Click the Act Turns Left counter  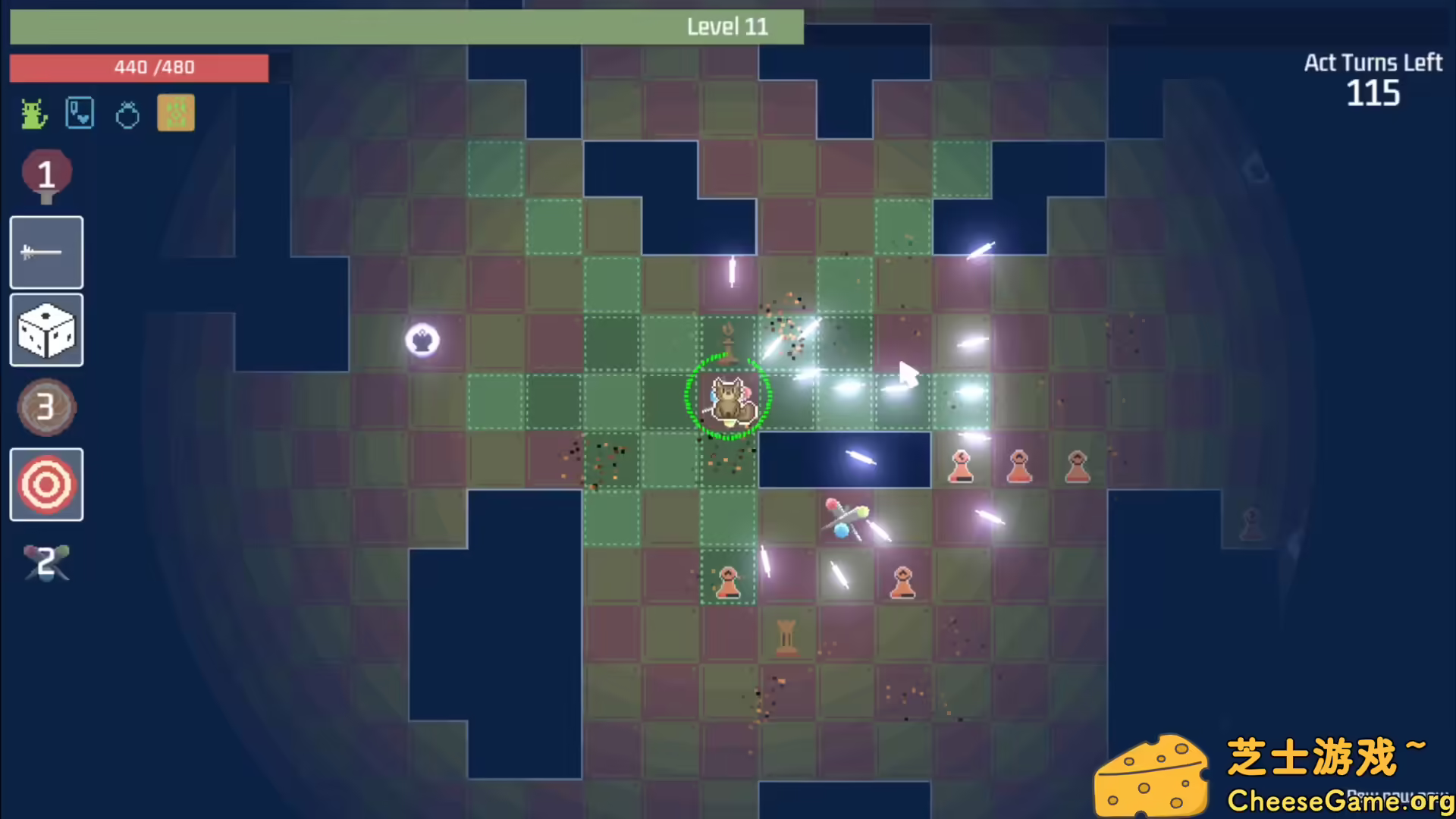pyautogui.click(x=1373, y=80)
